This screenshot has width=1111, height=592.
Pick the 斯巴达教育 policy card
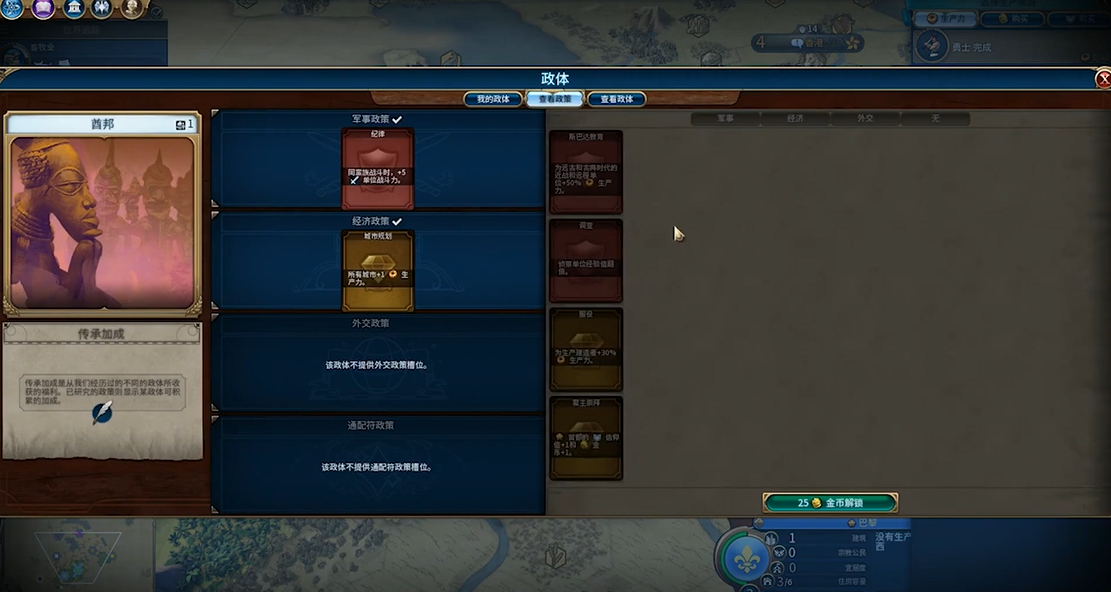pyautogui.click(x=586, y=172)
